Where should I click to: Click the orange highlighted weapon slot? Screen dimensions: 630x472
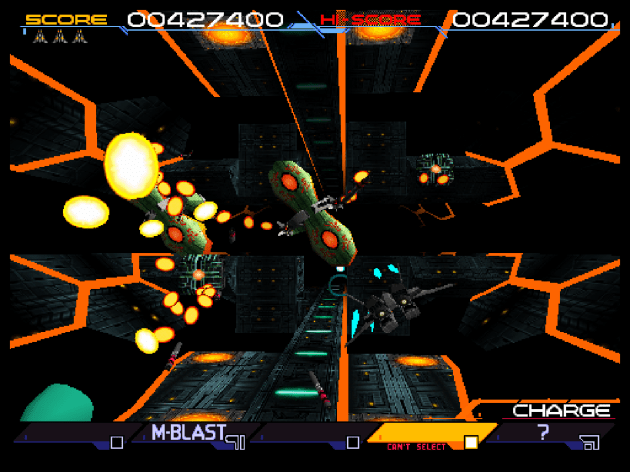click(x=425, y=435)
